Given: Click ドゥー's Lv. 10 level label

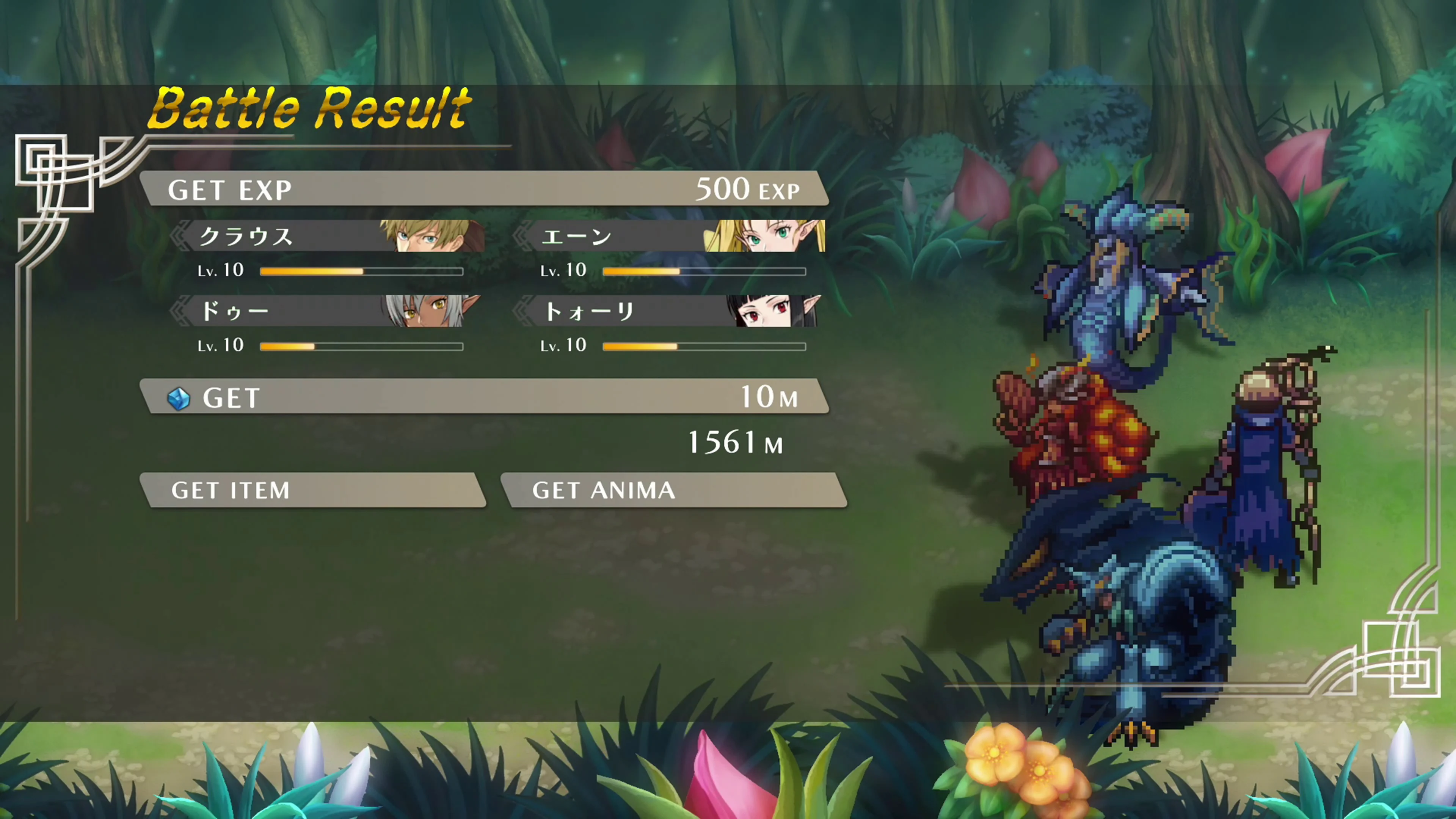Looking at the screenshot, I should tap(220, 345).
